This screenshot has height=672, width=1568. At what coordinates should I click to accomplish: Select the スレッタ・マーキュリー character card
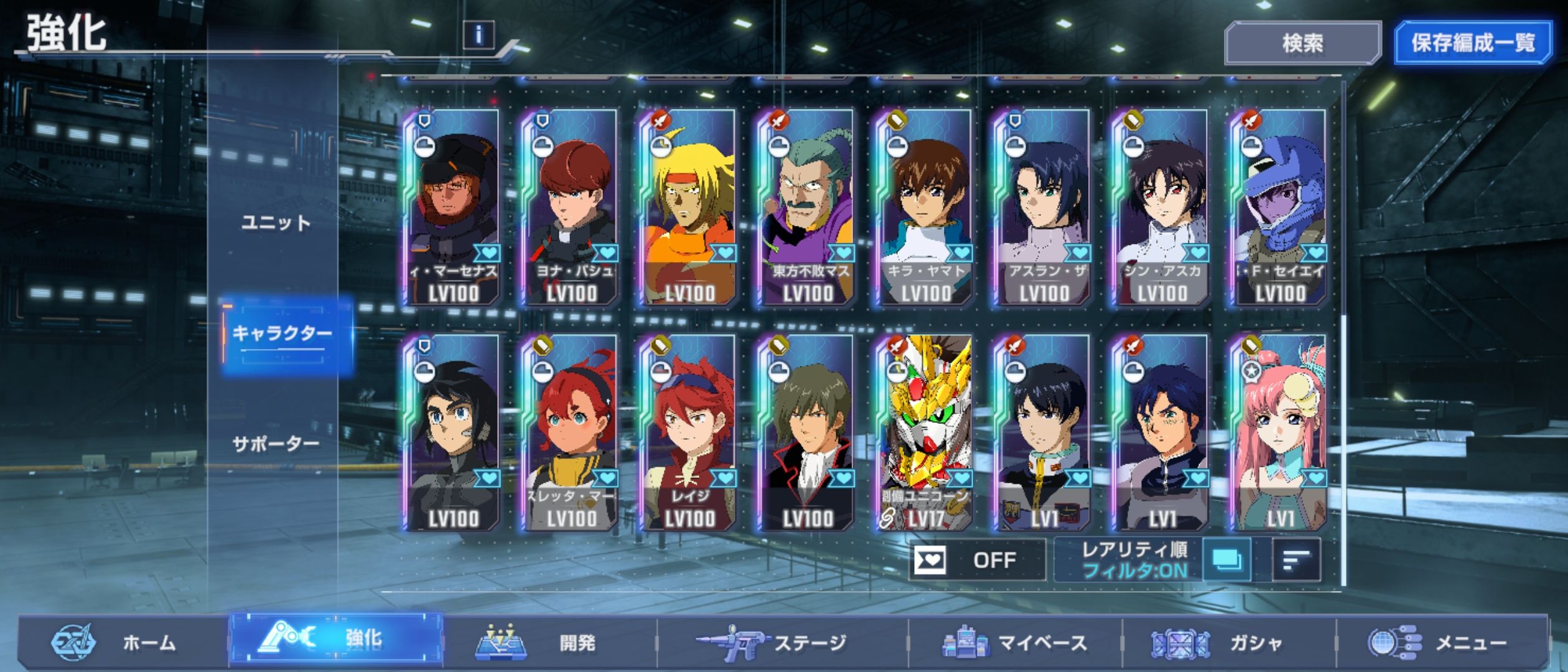pos(570,432)
